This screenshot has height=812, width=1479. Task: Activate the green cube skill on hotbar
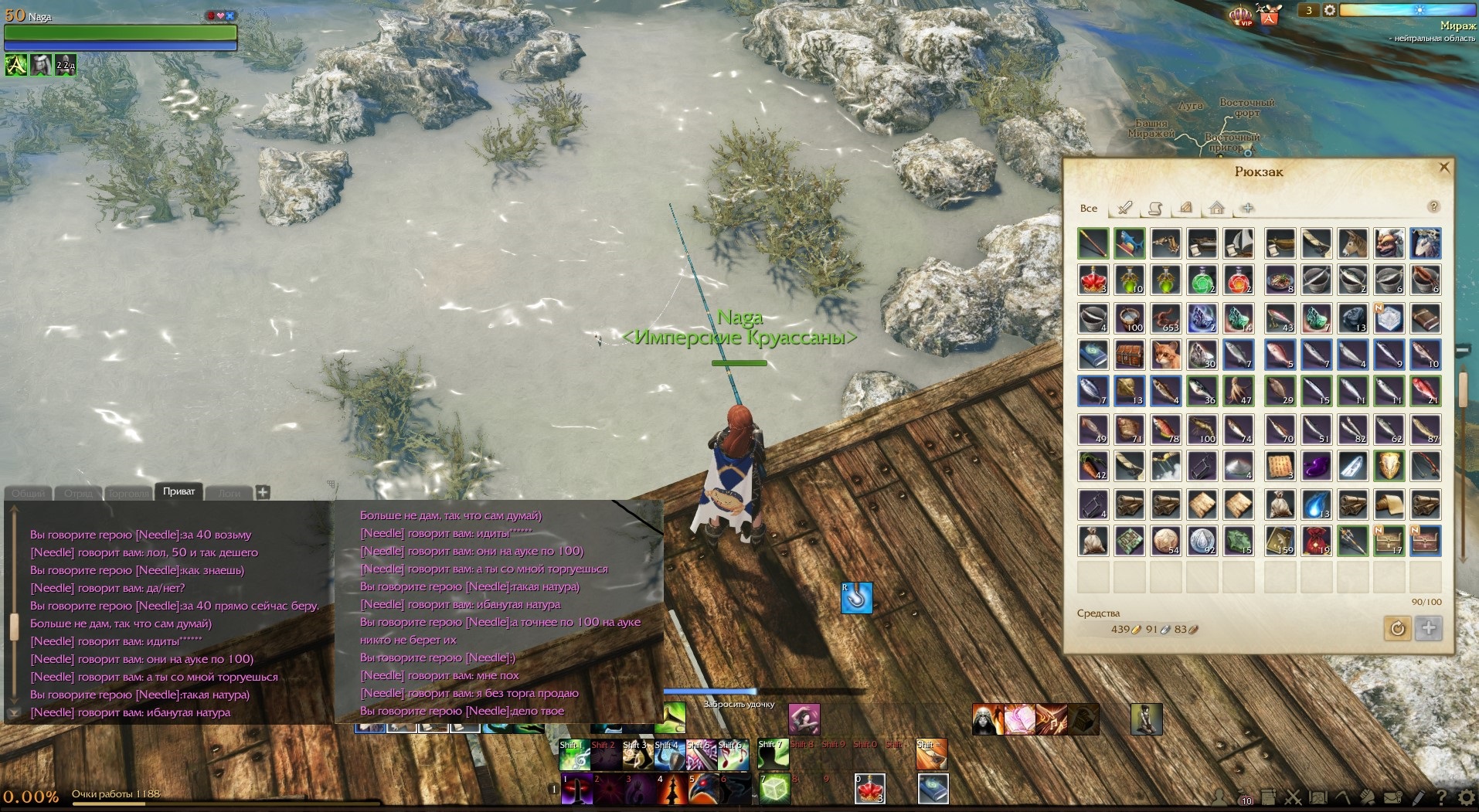point(774,789)
